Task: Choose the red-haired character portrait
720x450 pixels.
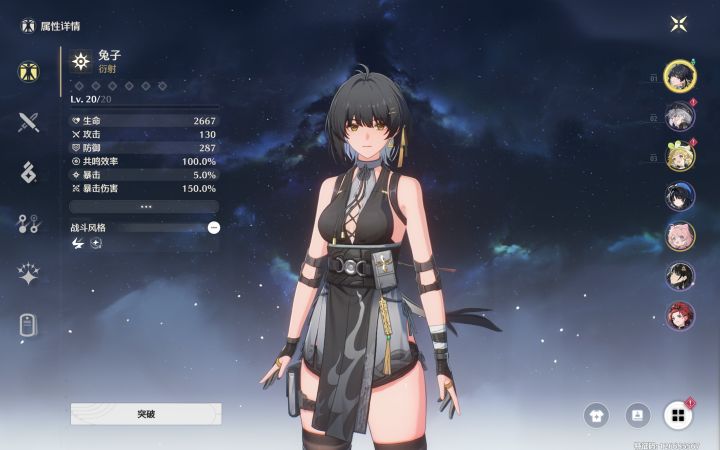Action: coord(680,316)
